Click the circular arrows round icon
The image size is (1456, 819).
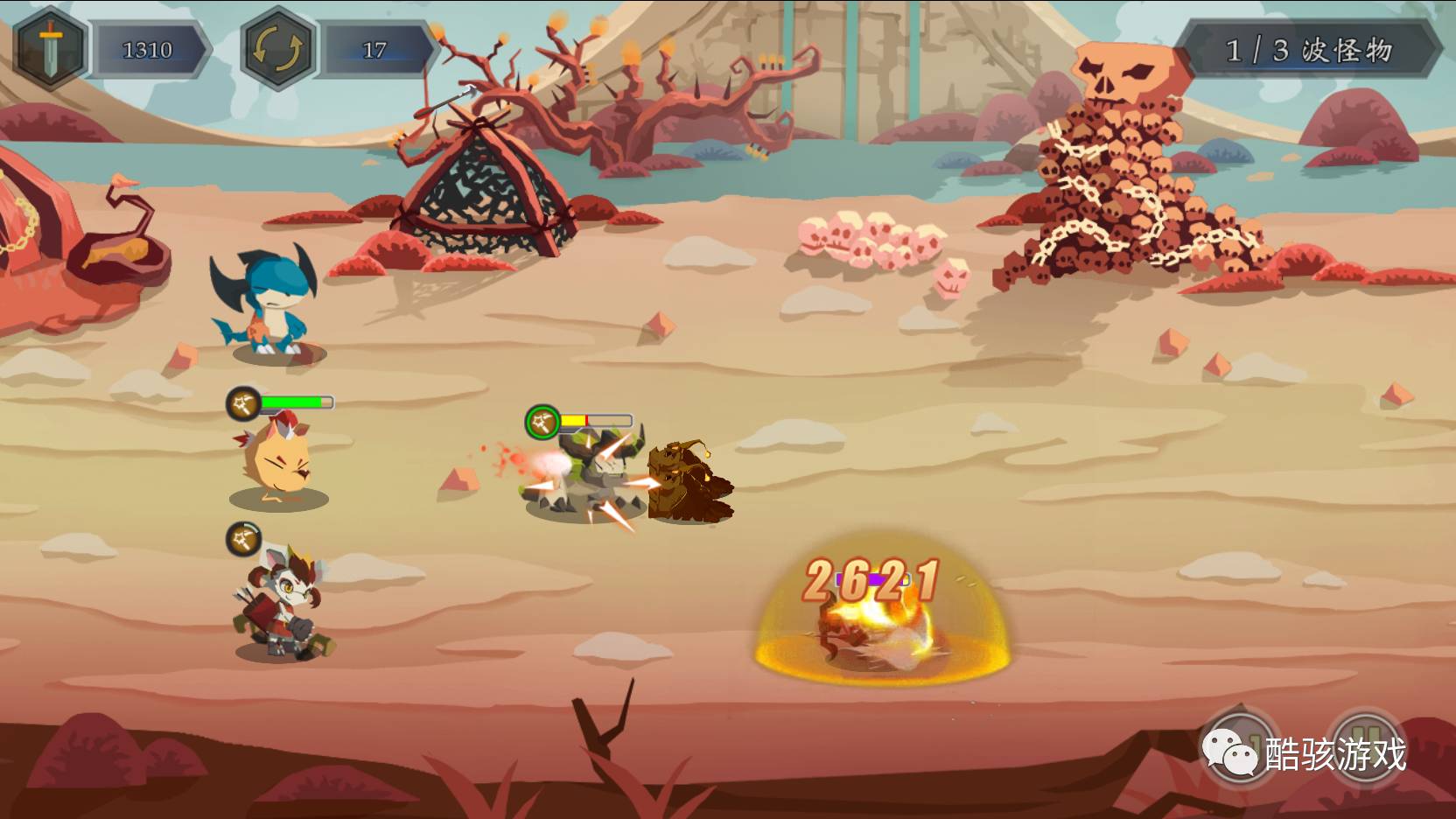(277, 49)
